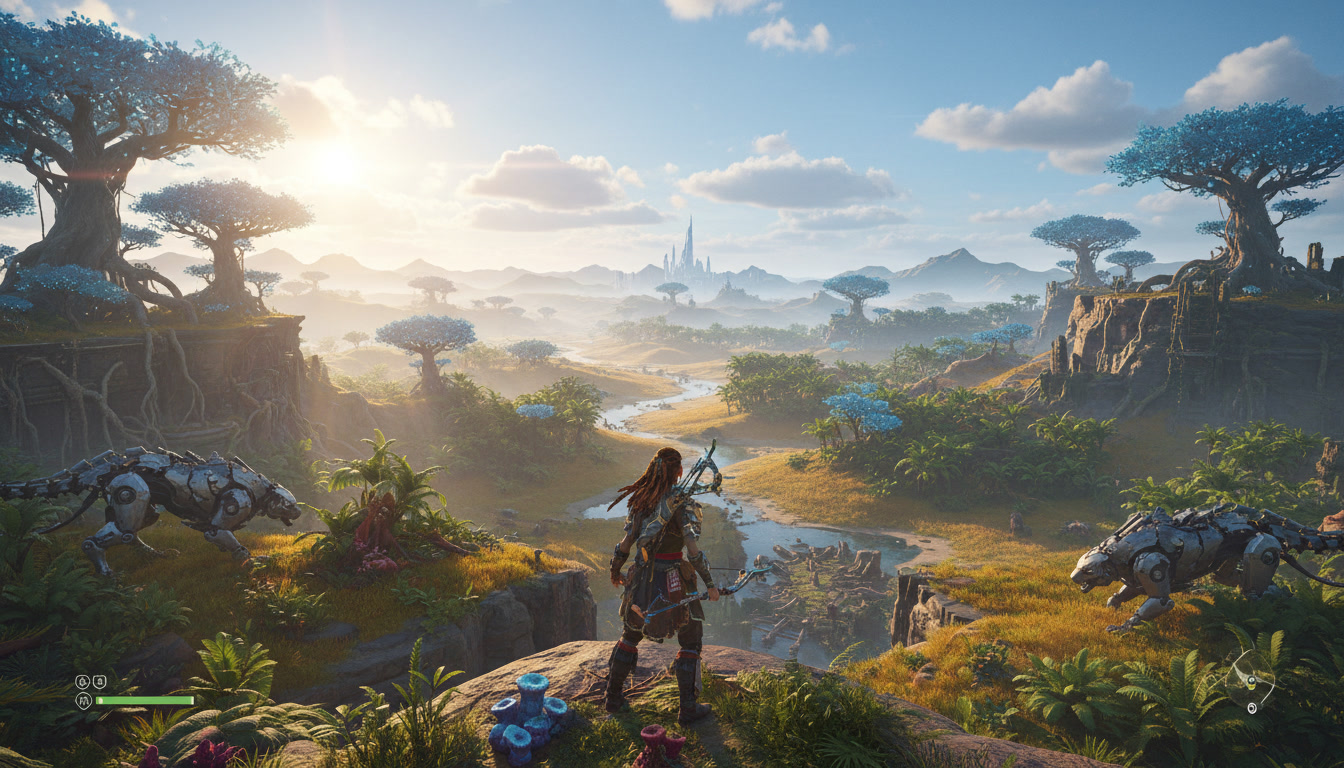This screenshot has width=1344, height=768.
Task: Select the shield-shaped status icon
Action: [100, 682]
